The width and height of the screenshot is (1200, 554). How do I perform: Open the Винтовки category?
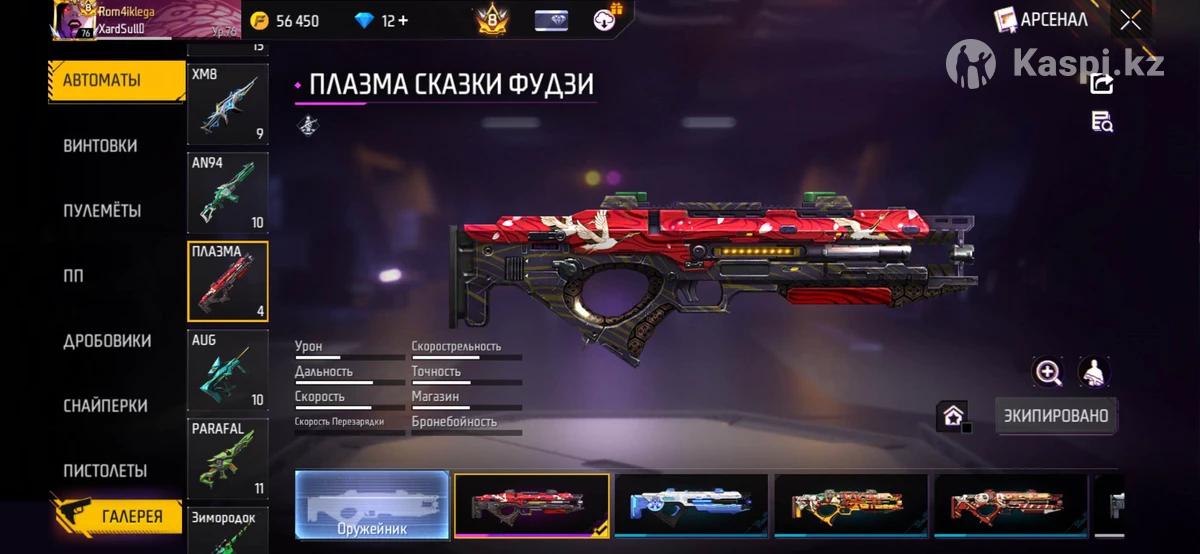100,146
